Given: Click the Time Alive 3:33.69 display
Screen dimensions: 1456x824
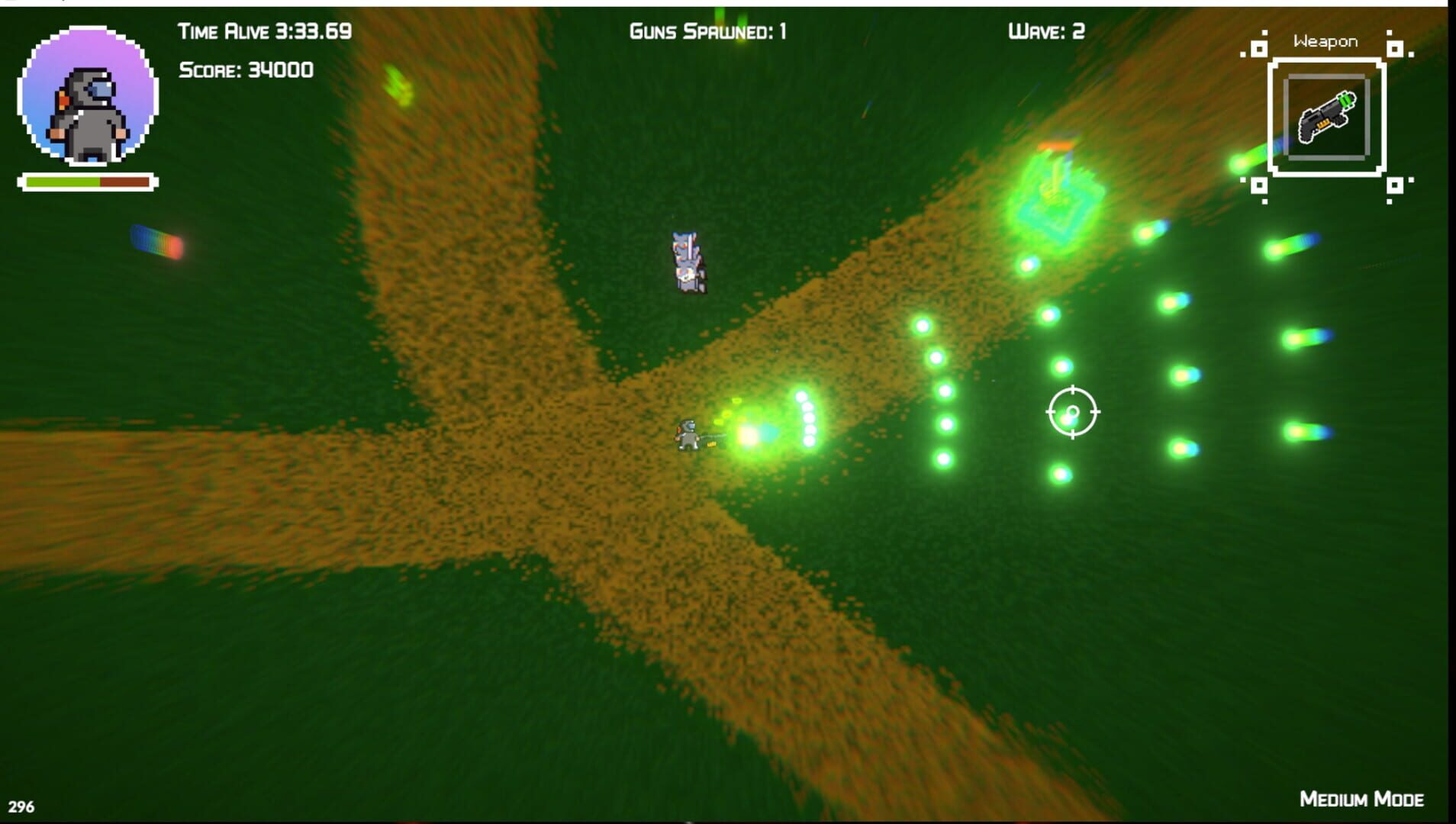Looking at the screenshot, I should 263,32.
